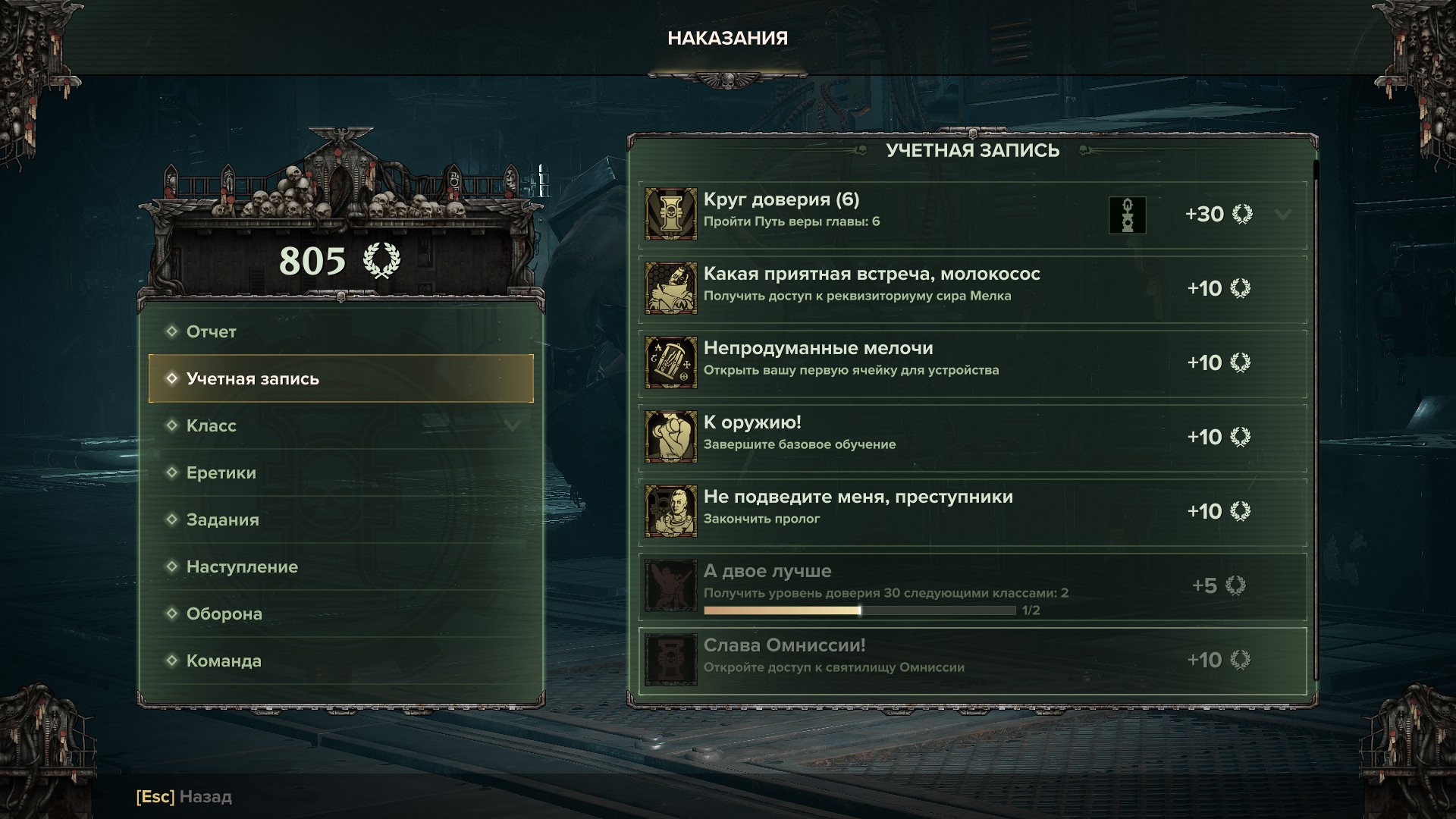
Task: Select the Круг доверия (6) penance
Action: (872, 214)
